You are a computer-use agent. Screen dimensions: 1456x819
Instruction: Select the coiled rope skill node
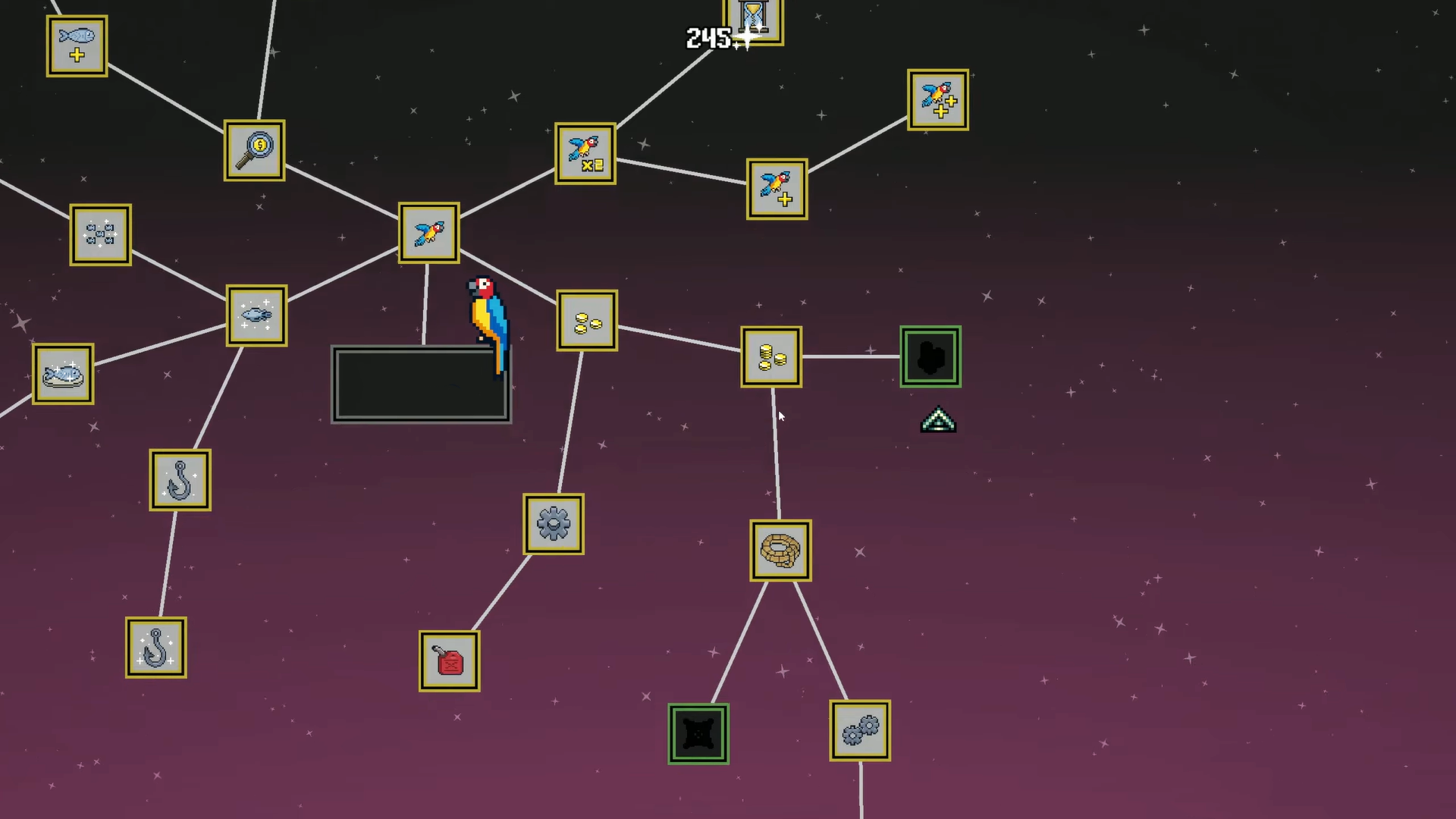(780, 550)
